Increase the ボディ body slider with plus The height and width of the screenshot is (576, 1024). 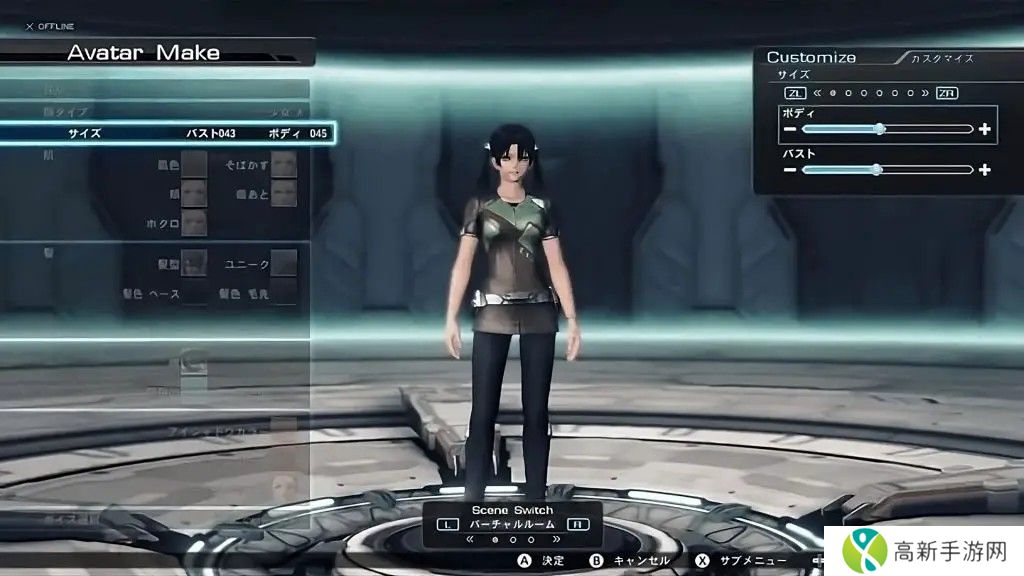point(985,129)
